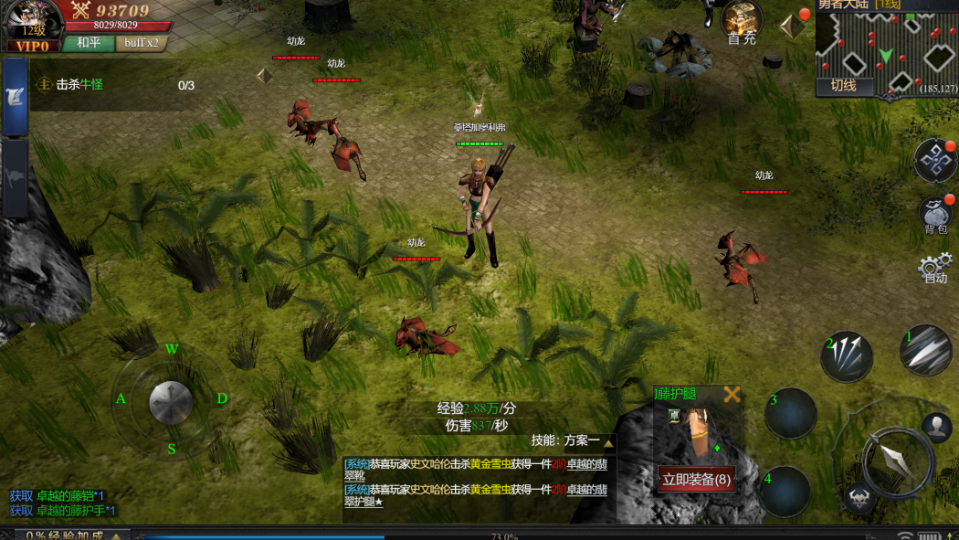
Task: Expand the 技能: 方案一 skill scheme selector
Action: pyautogui.click(x=573, y=441)
